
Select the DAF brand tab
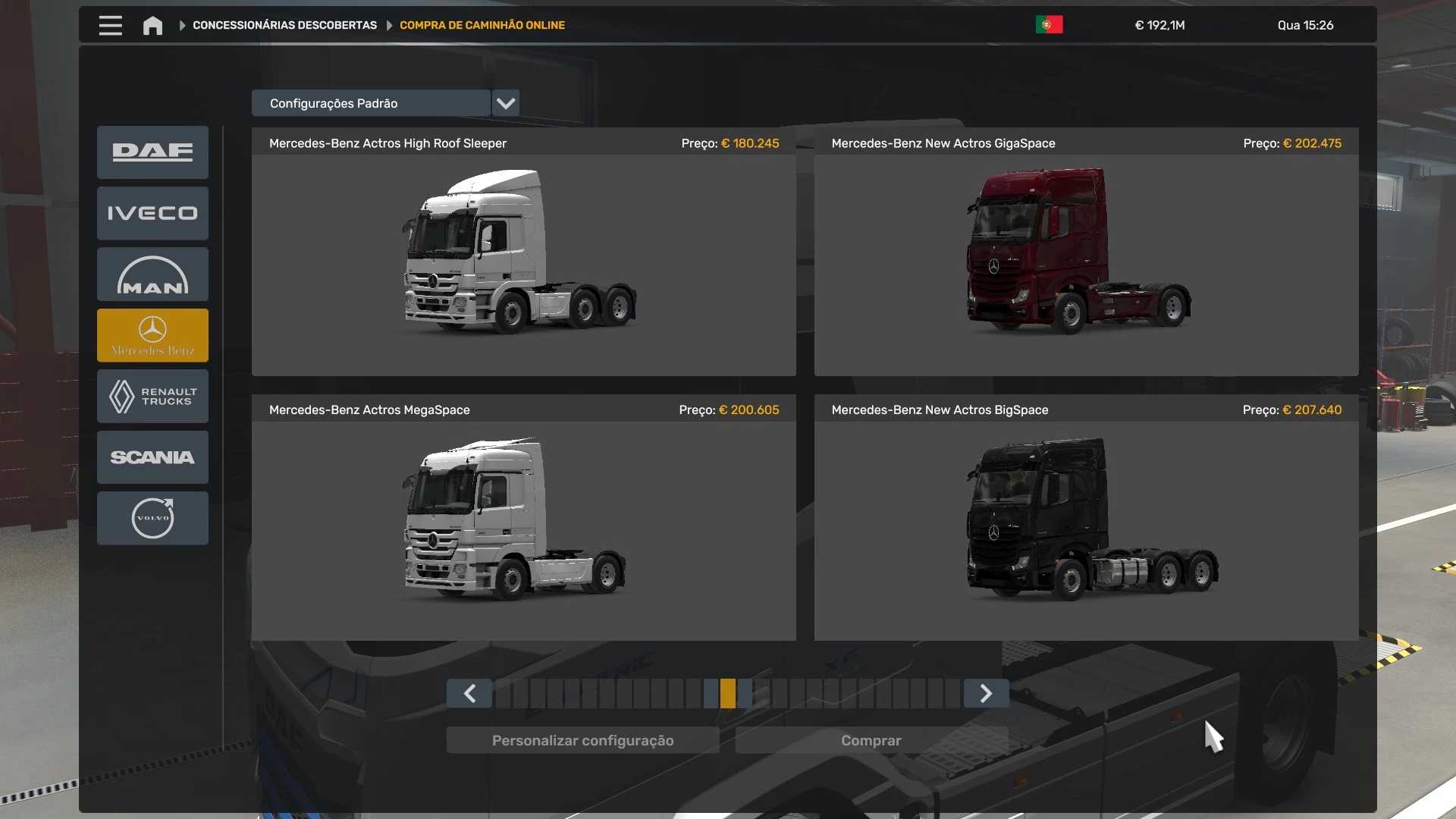(x=152, y=152)
